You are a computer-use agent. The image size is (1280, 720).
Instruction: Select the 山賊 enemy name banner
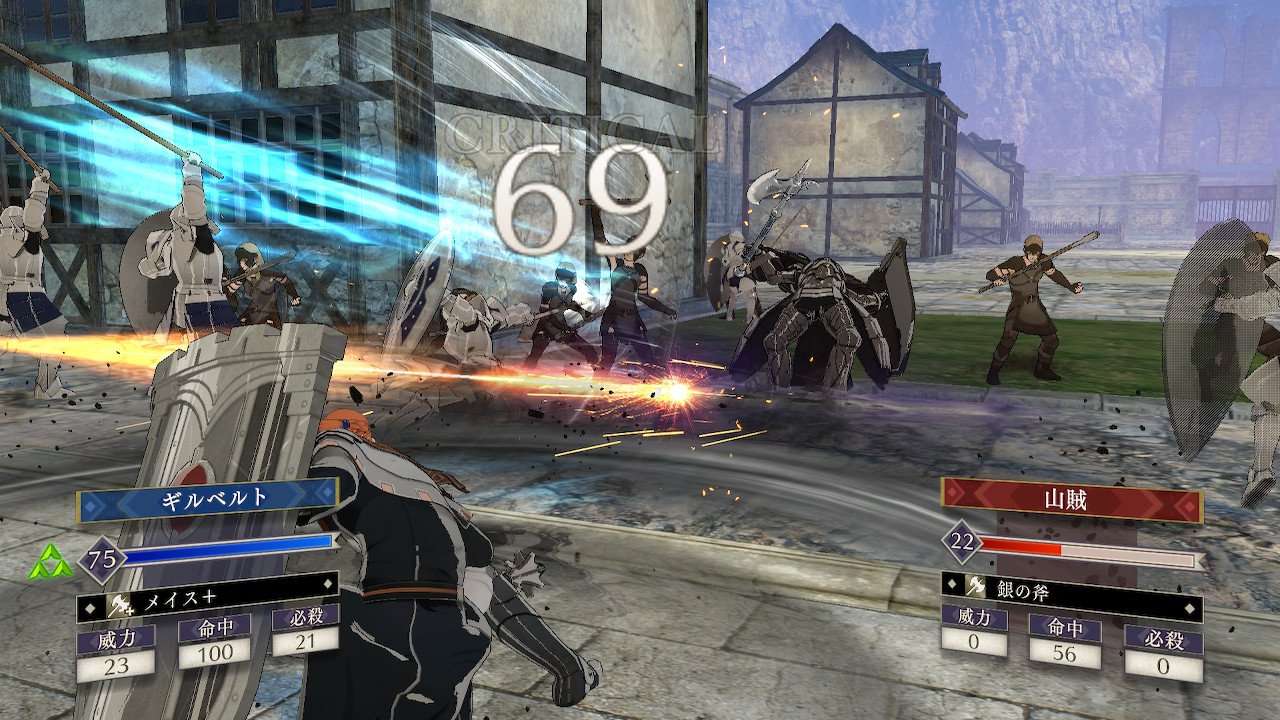point(1071,498)
